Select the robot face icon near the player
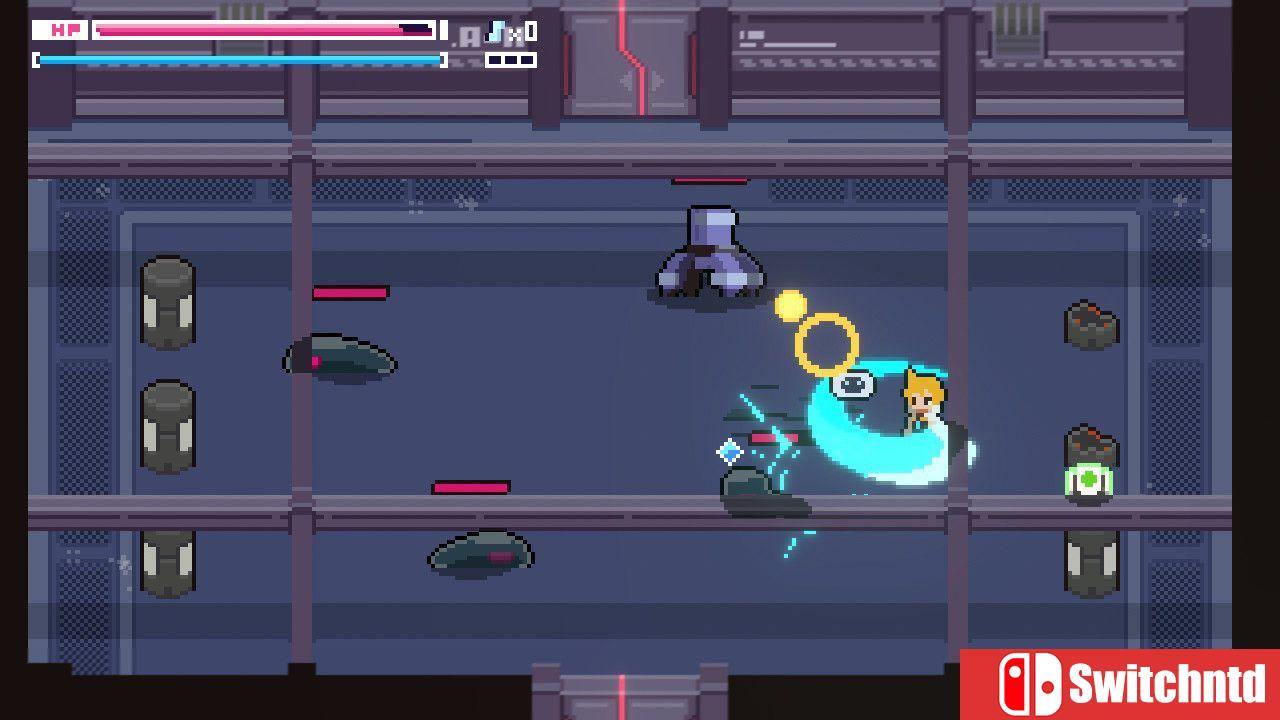Screen dimensions: 1280x720 coord(852,385)
